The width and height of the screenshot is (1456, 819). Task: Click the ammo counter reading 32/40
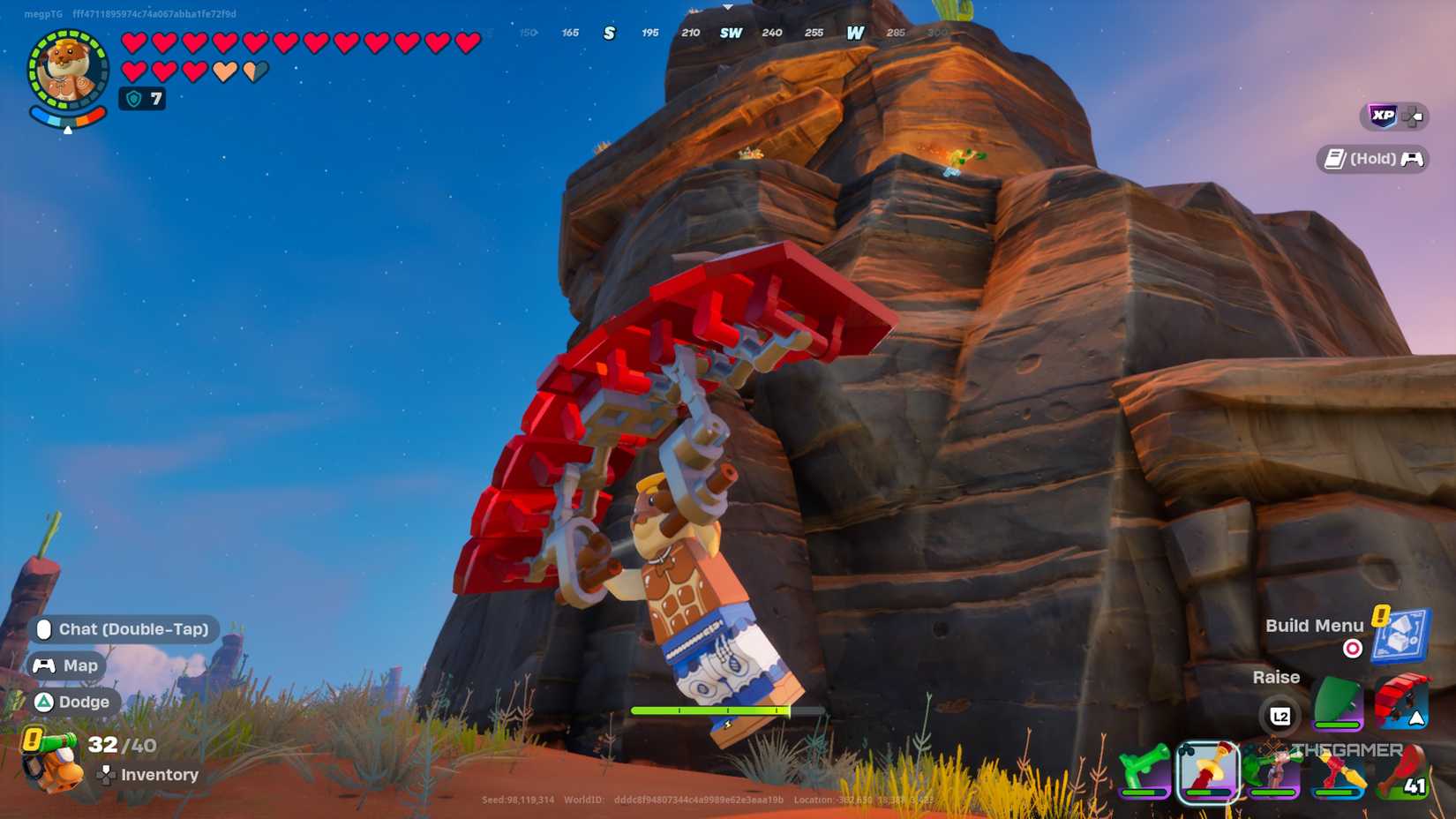(119, 746)
